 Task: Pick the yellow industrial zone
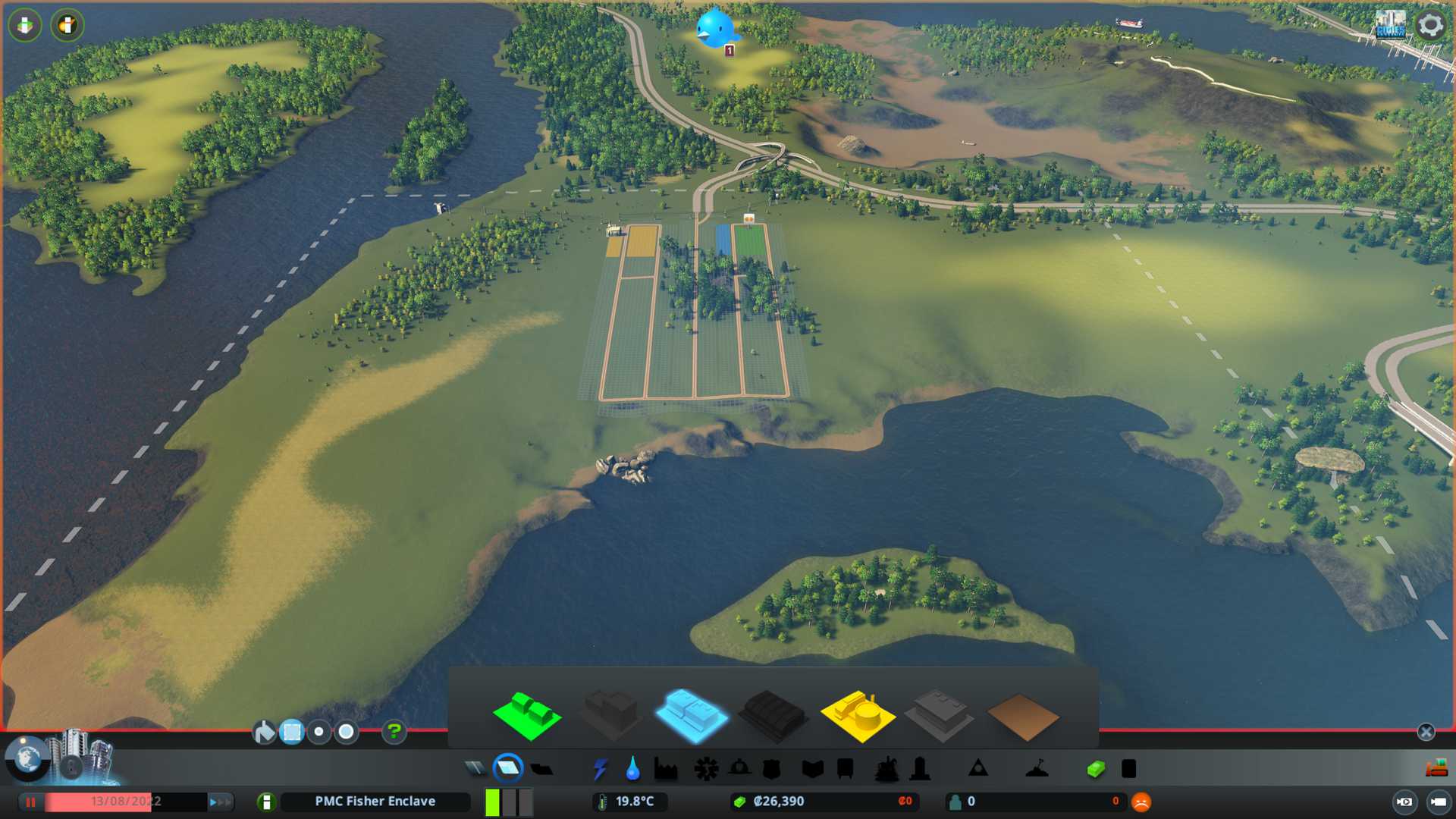(858, 715)
